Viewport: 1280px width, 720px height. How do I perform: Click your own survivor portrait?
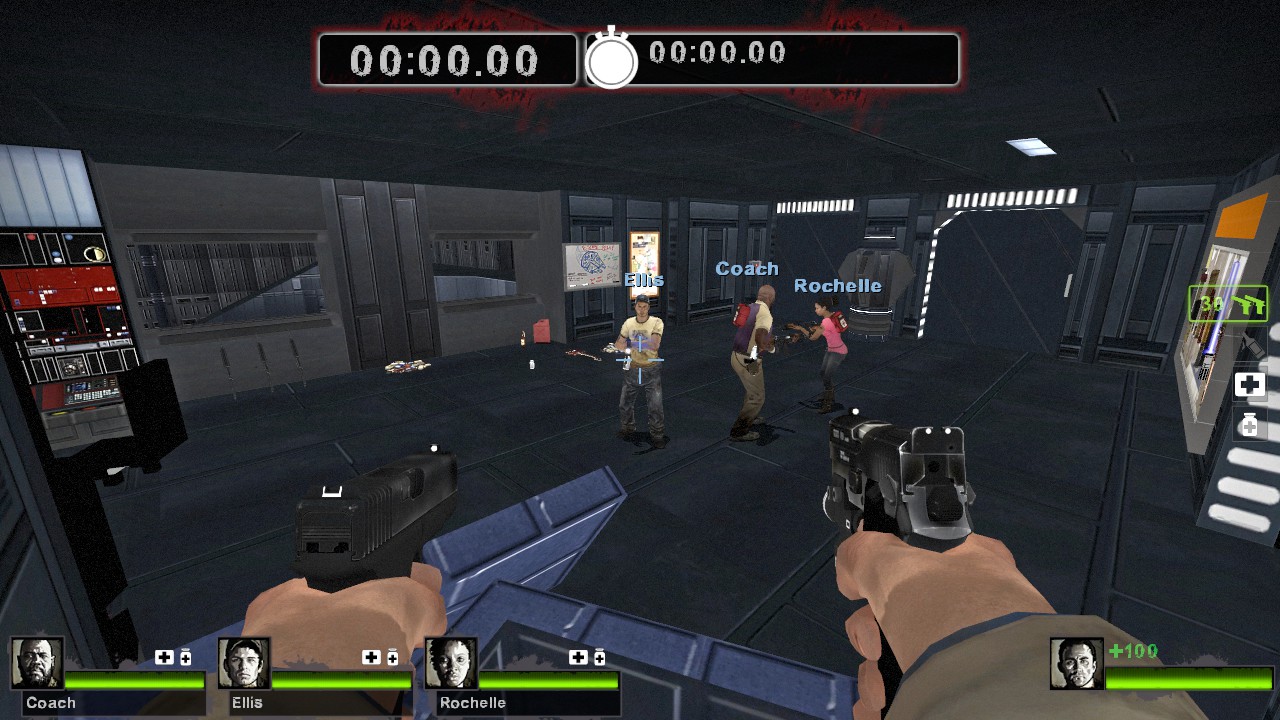click(x=1076, y=663)
